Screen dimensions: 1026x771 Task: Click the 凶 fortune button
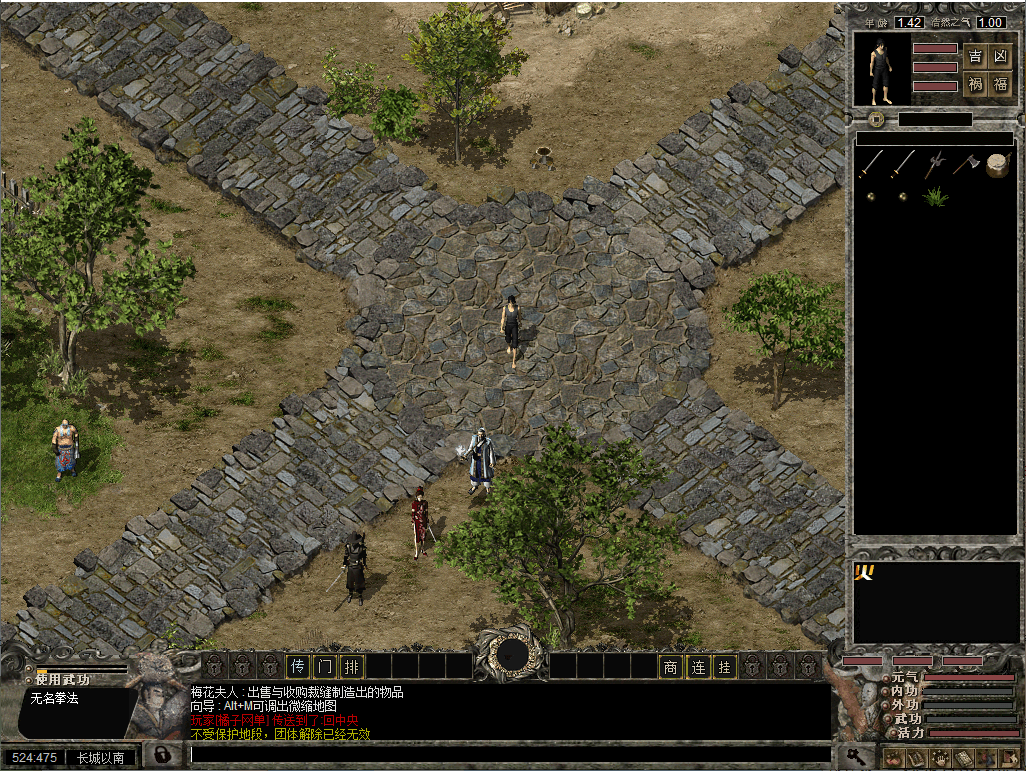[x=1000, y=56]
